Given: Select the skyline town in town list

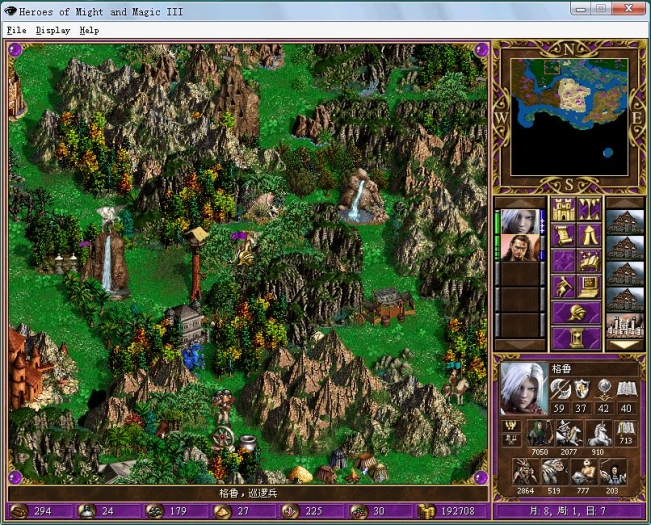Looking at the screenshot, I should click(x=625, y=325).
